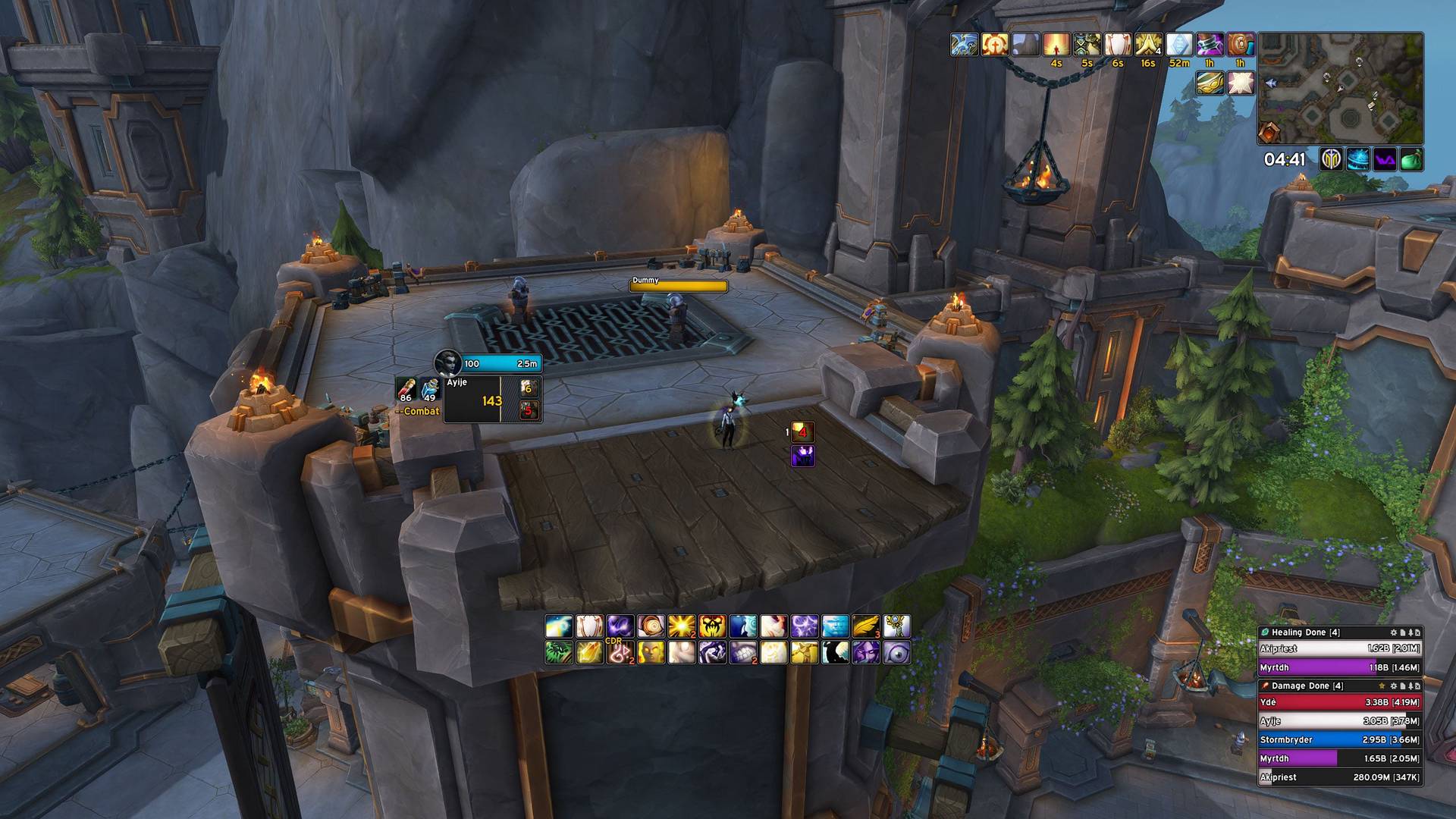Open the green bag icon under the minimap

tap(1411, 160)
